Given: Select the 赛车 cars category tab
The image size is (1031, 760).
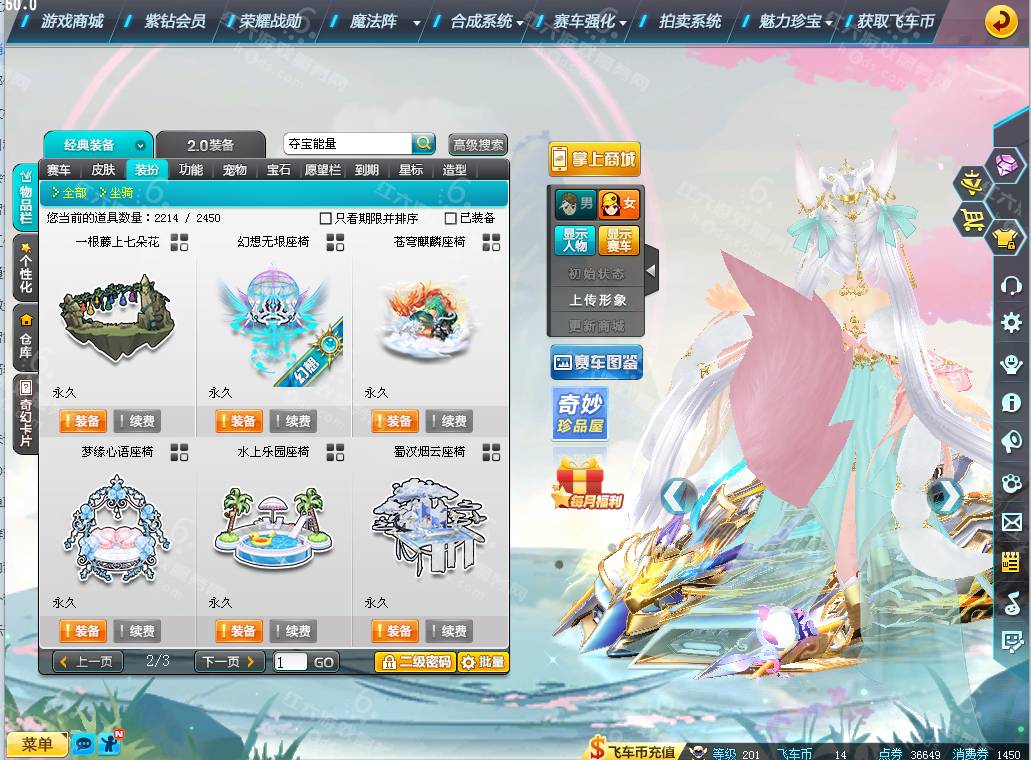Looking at the screenshot, I should (x=59, y=170).
